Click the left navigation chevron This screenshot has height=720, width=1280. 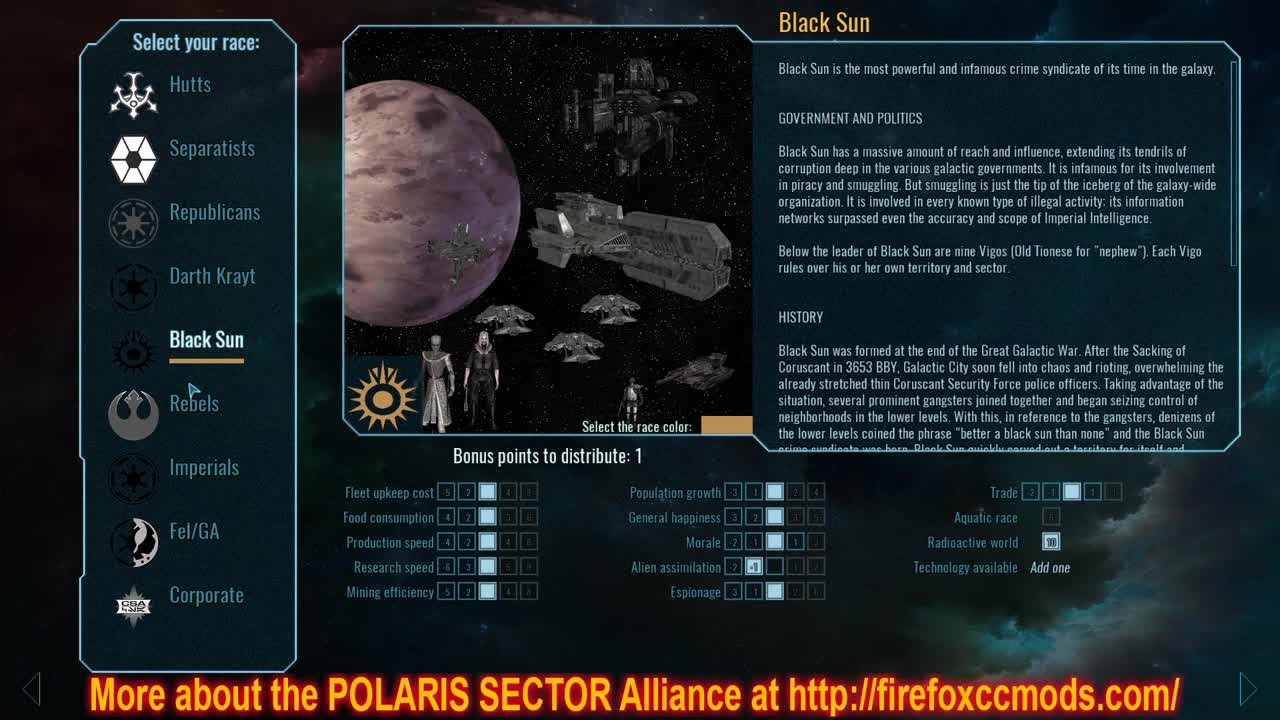(x=31, y=689)
